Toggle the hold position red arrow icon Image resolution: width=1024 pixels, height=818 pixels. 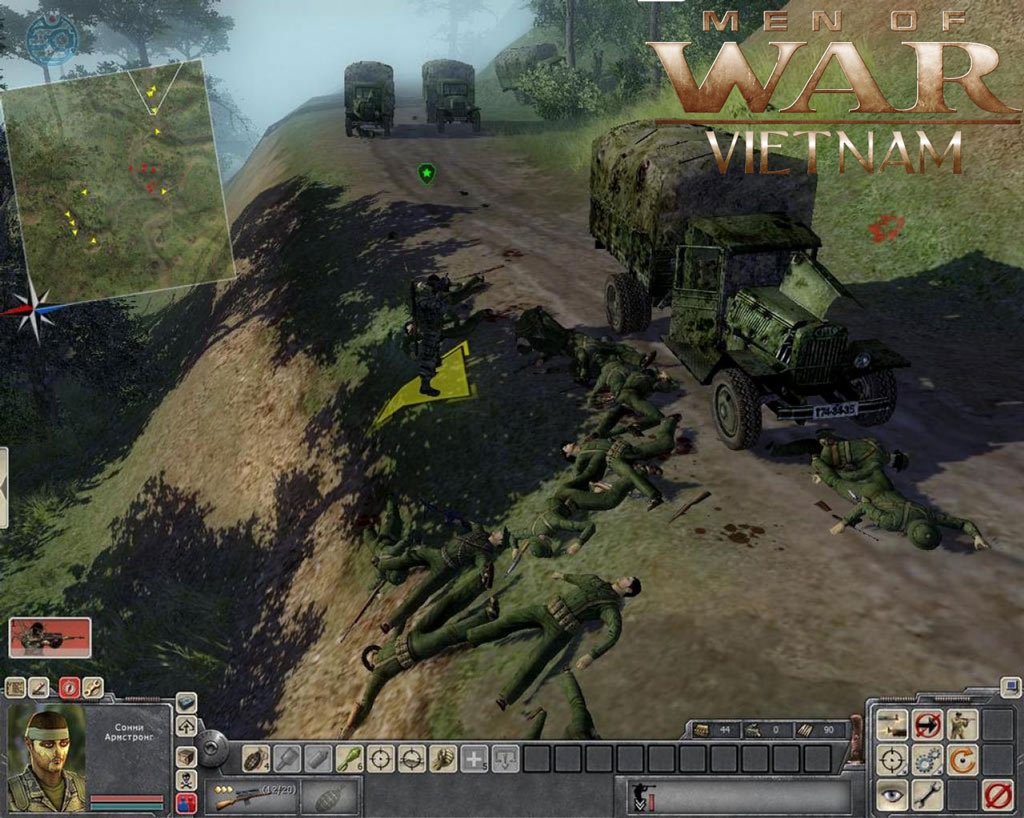click(928, 724)
